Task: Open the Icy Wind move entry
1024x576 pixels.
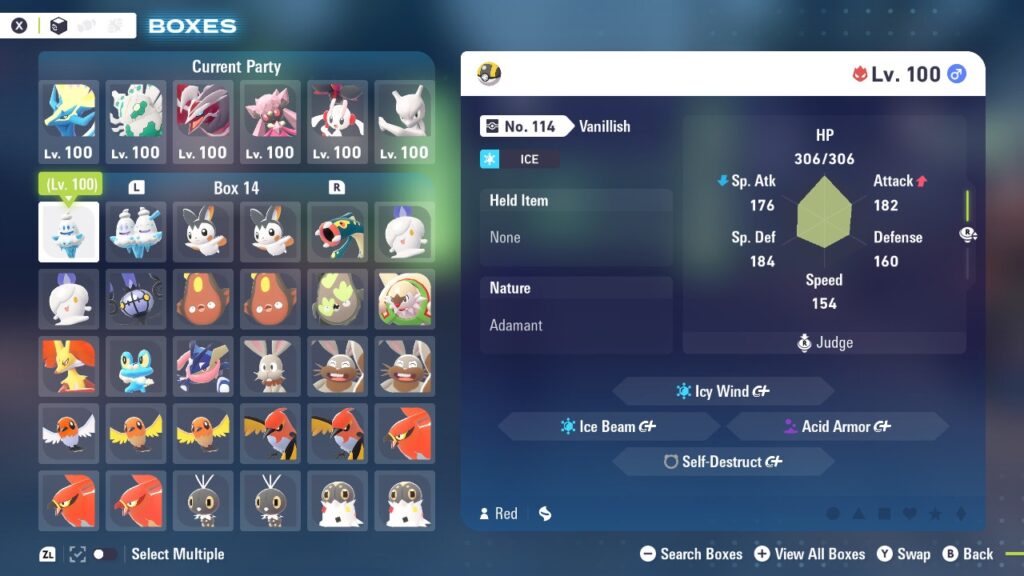Action: click(723, 391)
